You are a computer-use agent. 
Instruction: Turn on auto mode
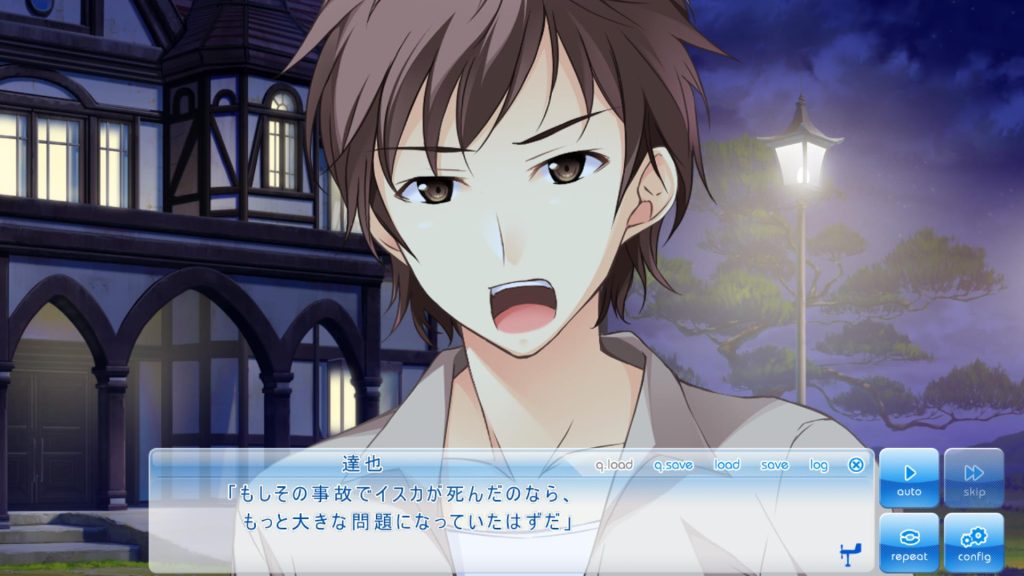pyautogui.click(x=909, y=477)
